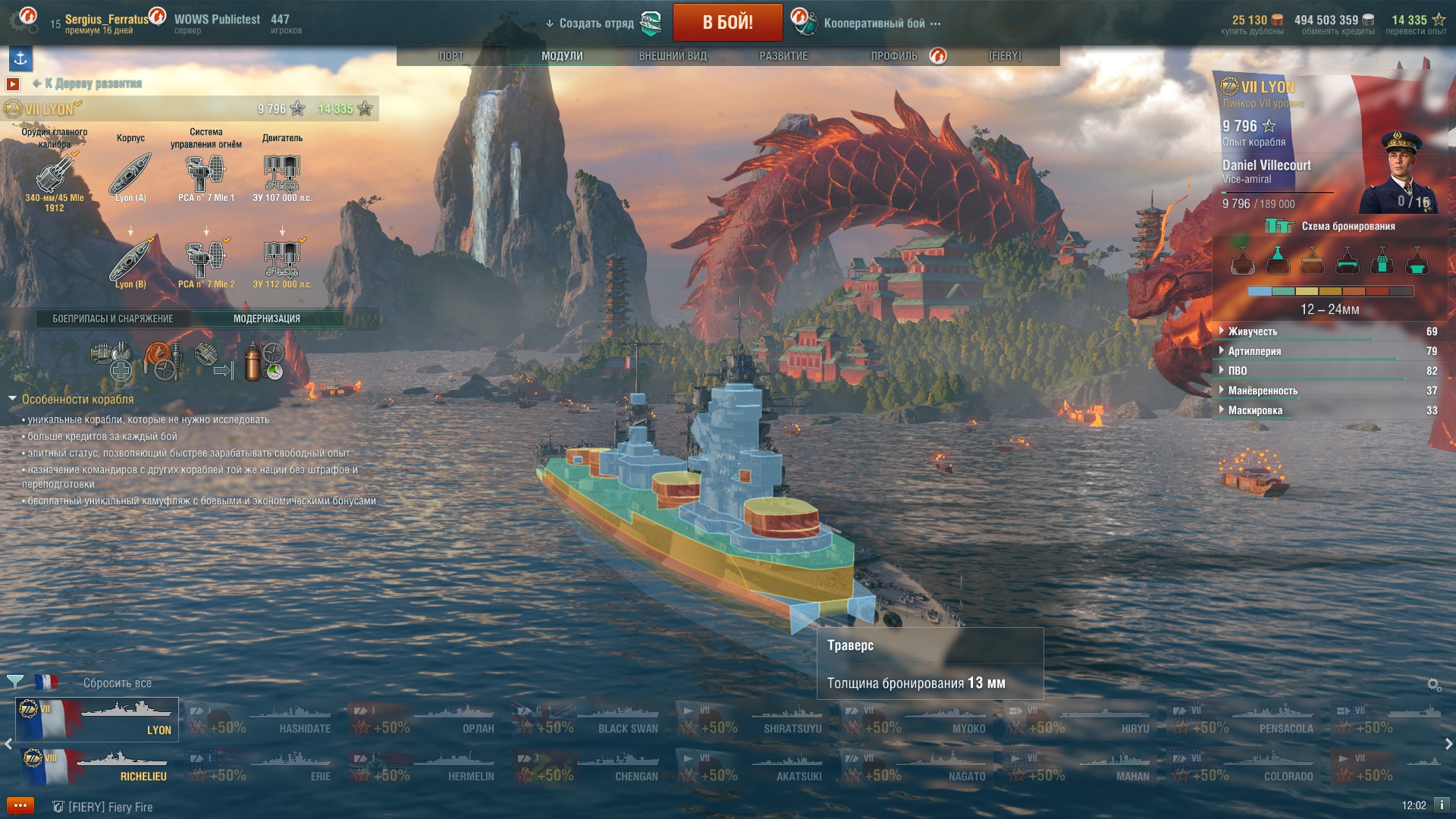Return to the tech tree via К Дереву развития
This screenshot has width=1456, height=819.
[x=93, y=83]
